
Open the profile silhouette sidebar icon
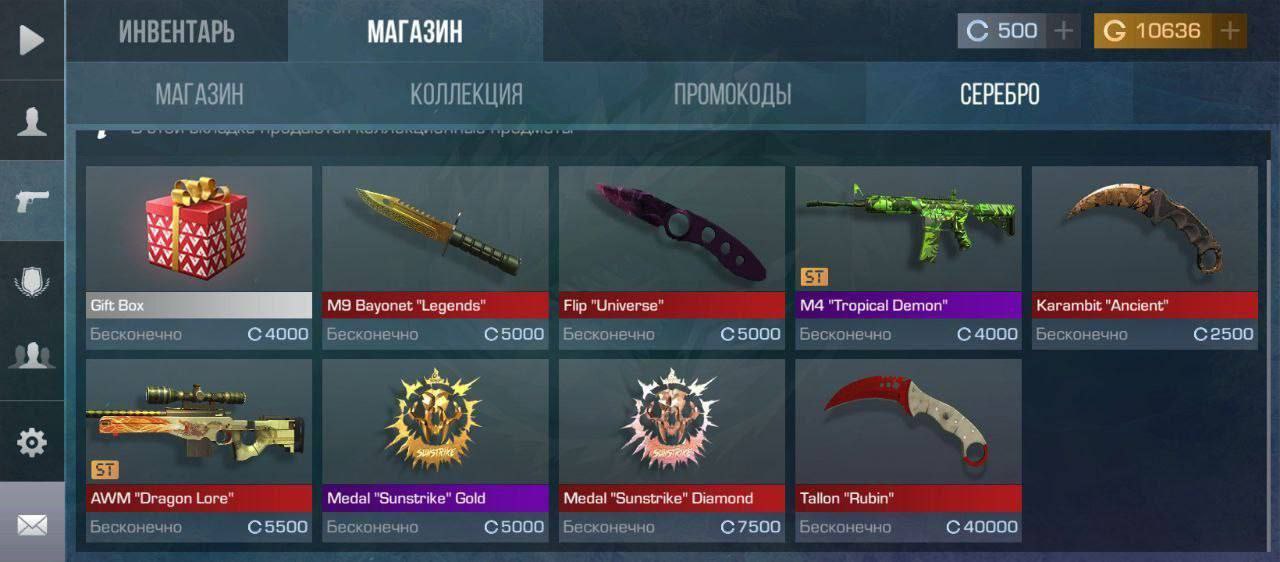[x=32, y=121]
